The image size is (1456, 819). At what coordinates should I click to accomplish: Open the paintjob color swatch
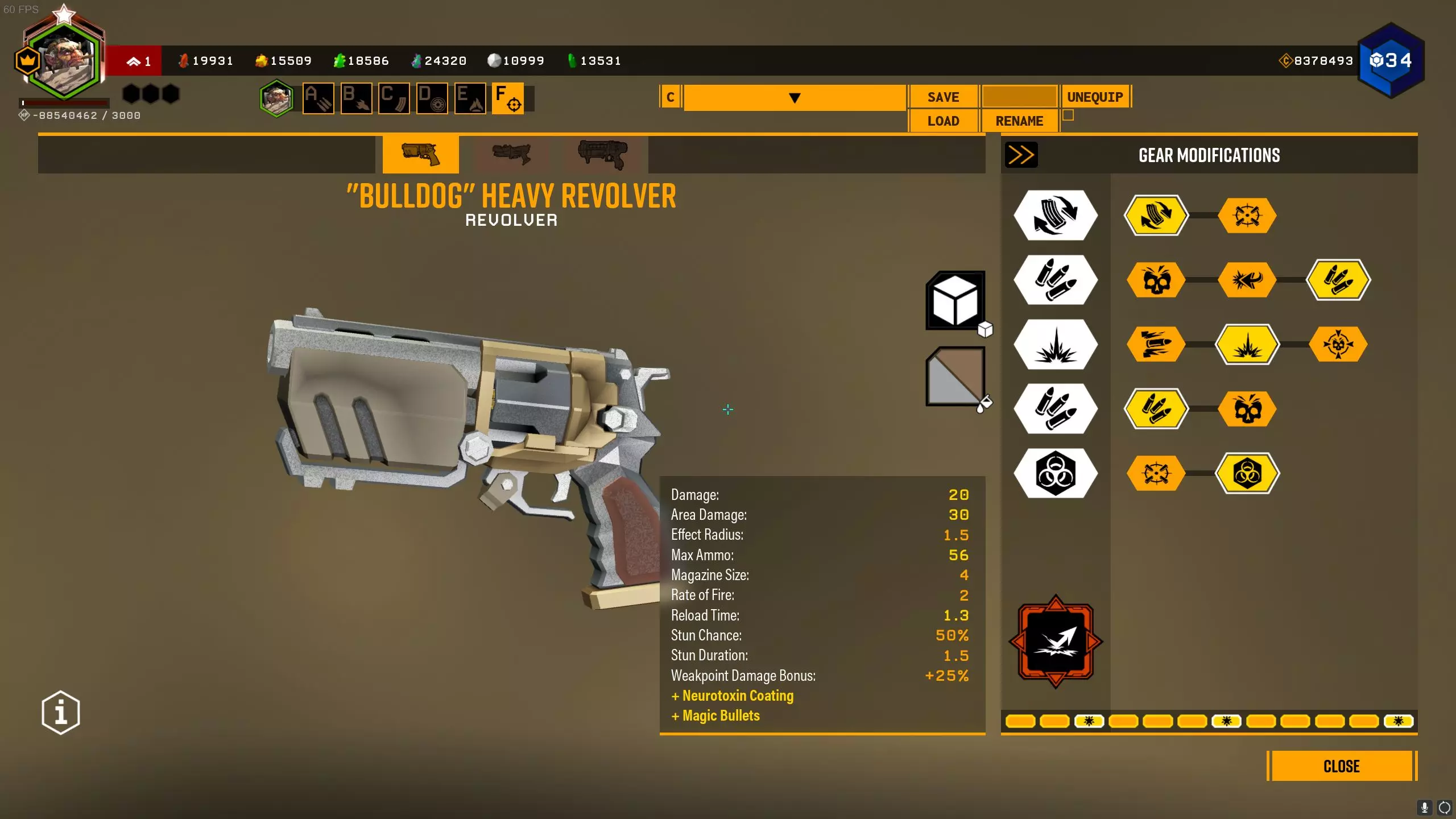(x=955, y=376)
